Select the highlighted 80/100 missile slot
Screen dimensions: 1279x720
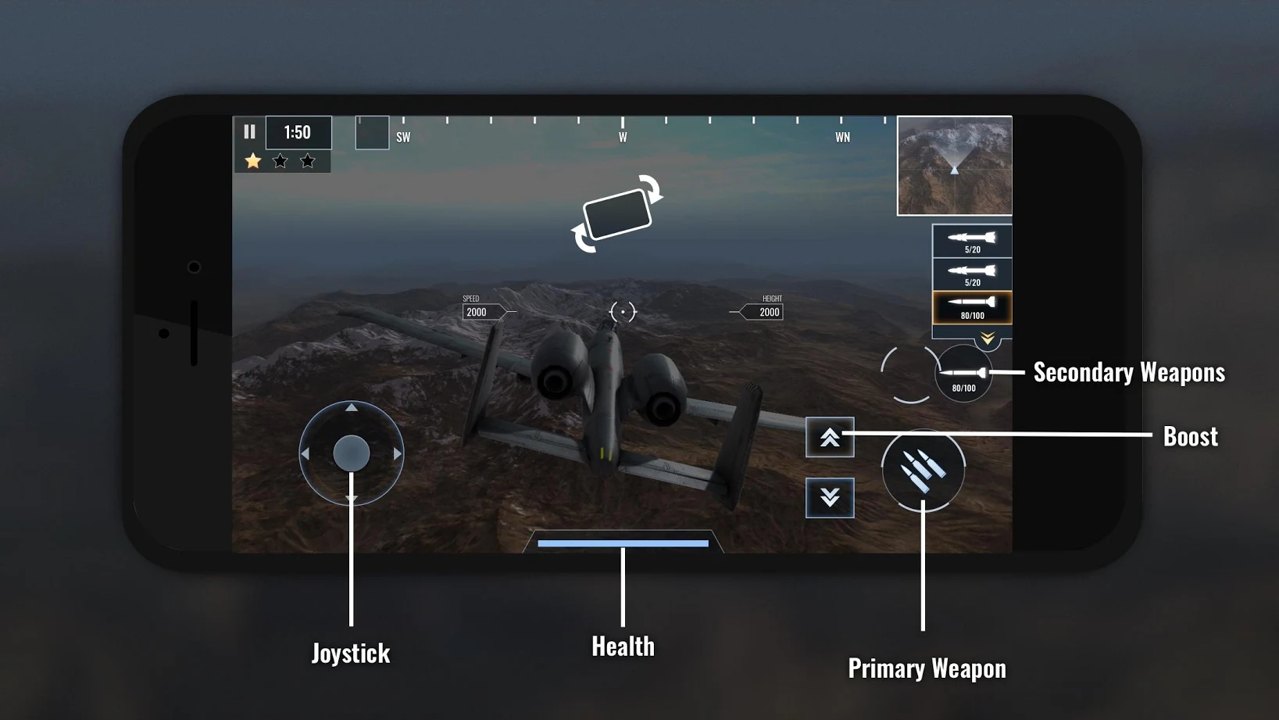pos(972,307)
